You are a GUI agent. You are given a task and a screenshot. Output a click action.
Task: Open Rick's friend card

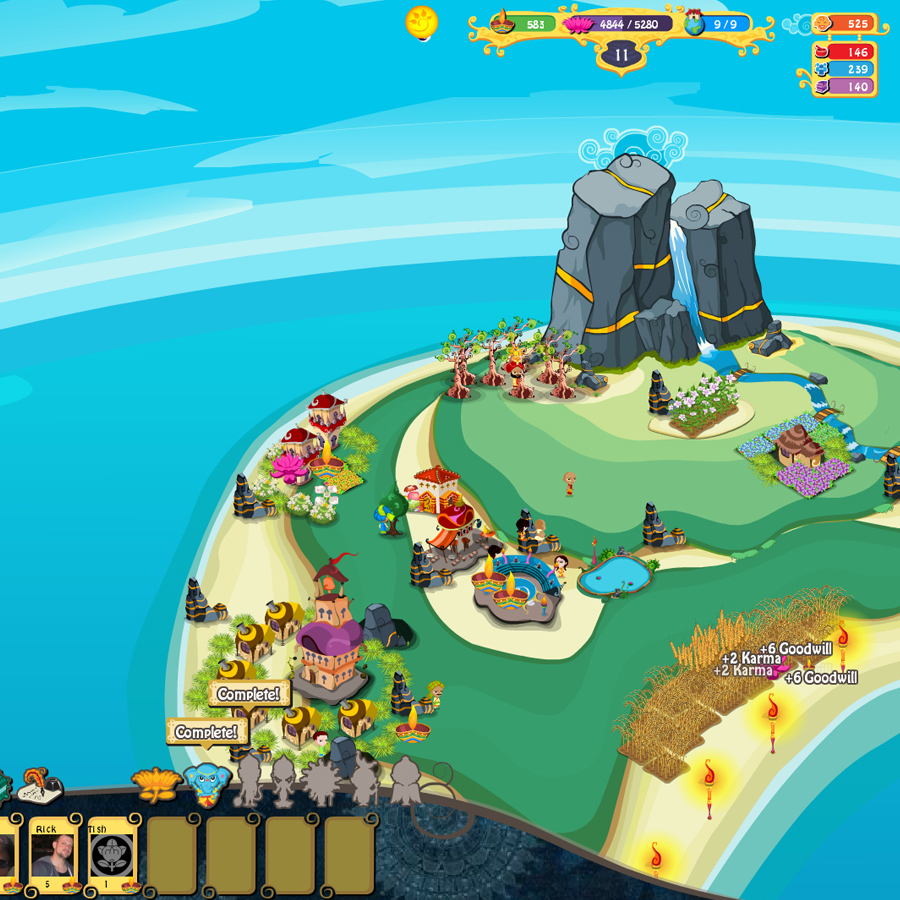(x=53, y=855)
